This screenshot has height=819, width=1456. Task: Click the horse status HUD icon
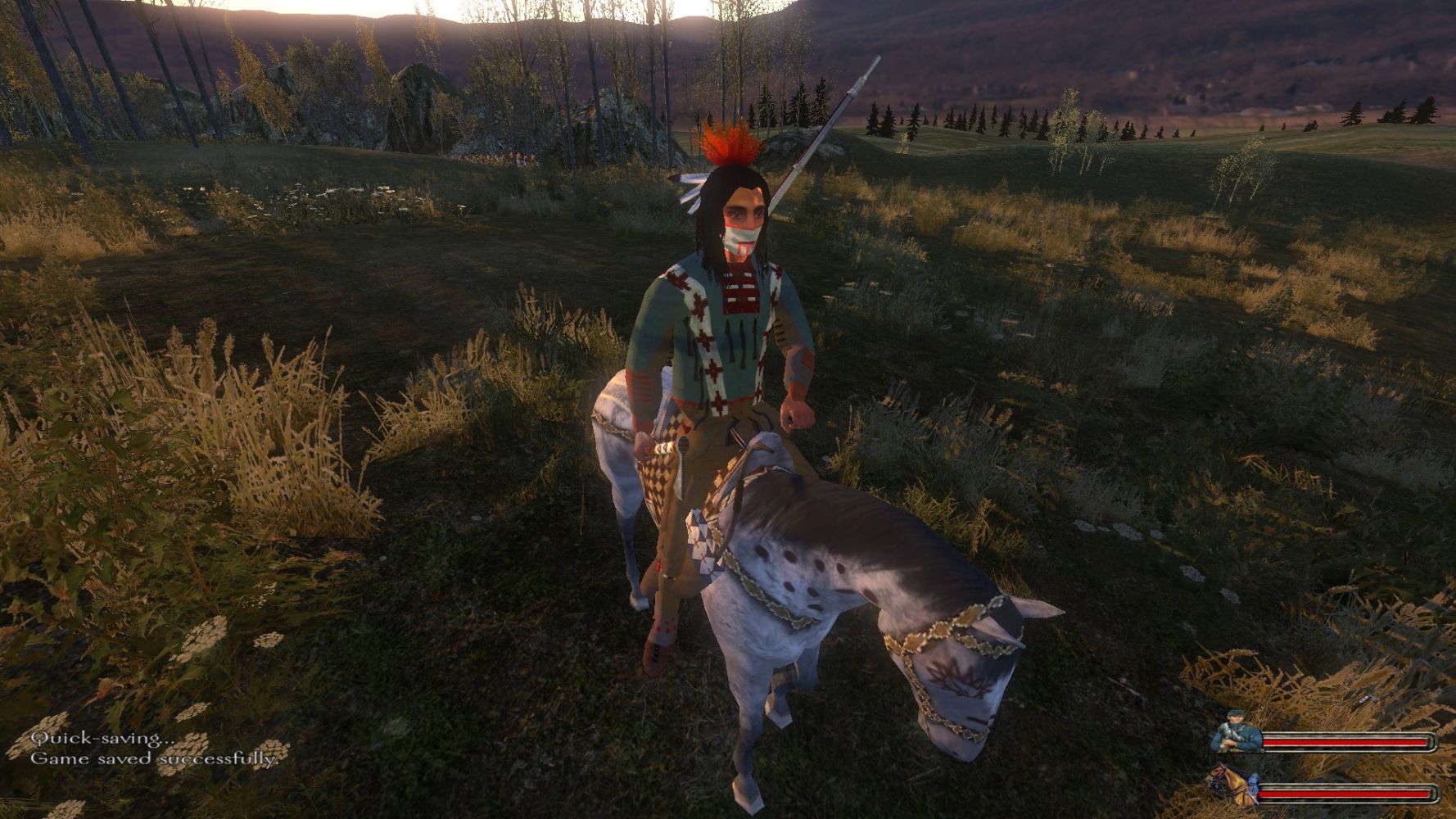[x=1231, y=787]
